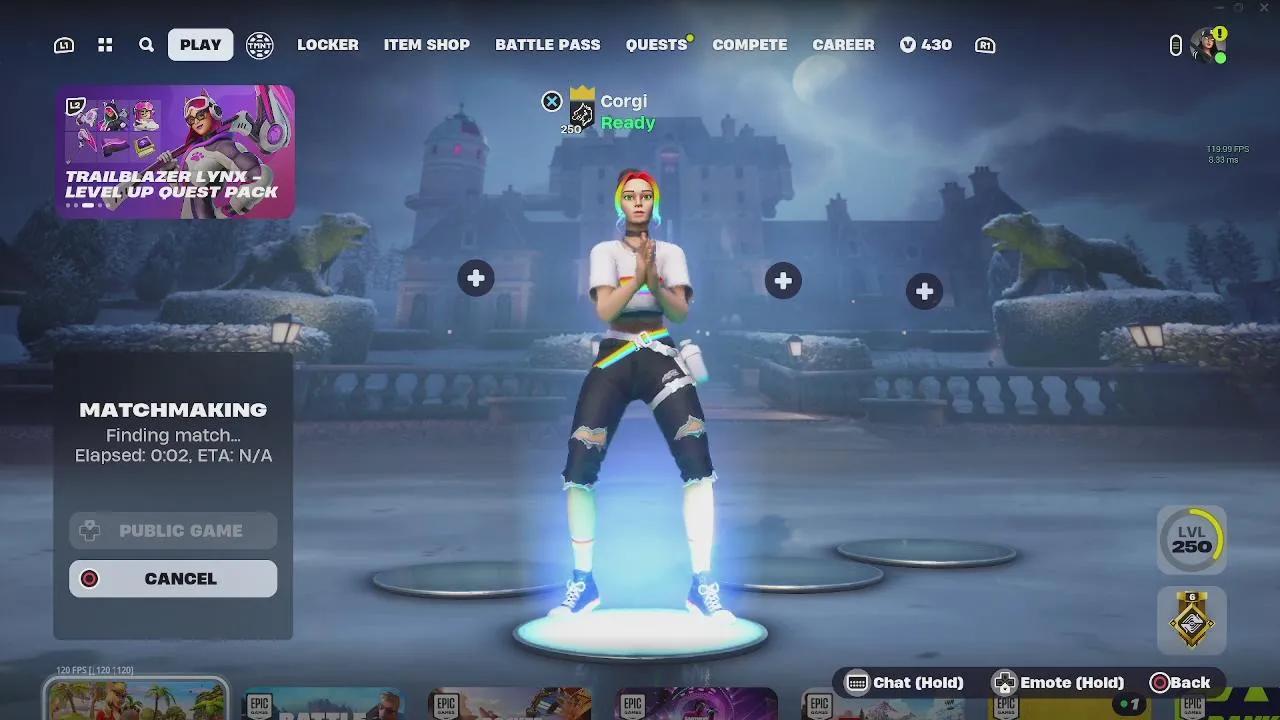Image resolution: width=1280 pixels, height=720 pixels.
Task: Open the V-Bucks balance showing 430
Action: tap(925, 44)
